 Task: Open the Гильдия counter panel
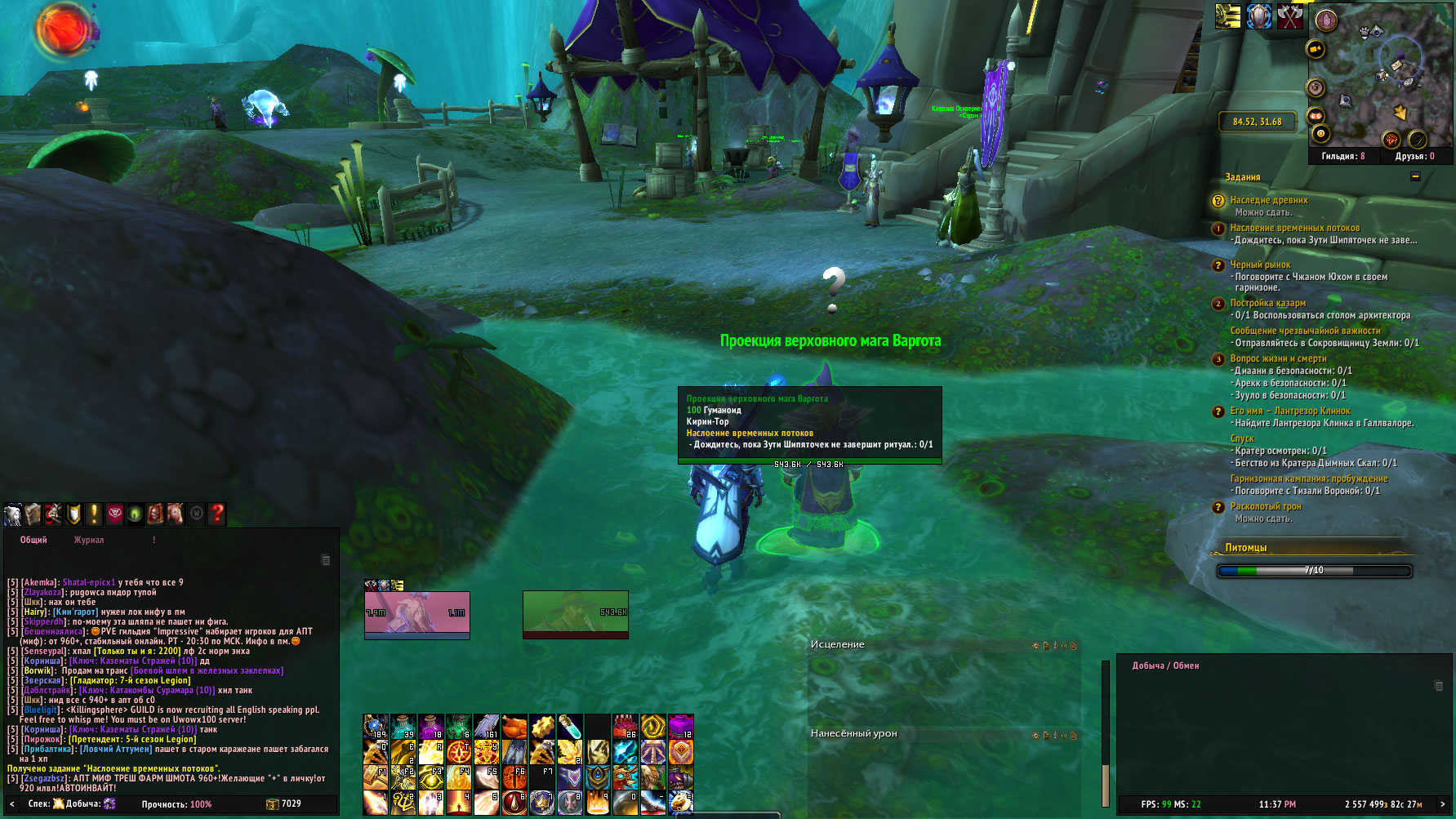[x=1342, y=156]
